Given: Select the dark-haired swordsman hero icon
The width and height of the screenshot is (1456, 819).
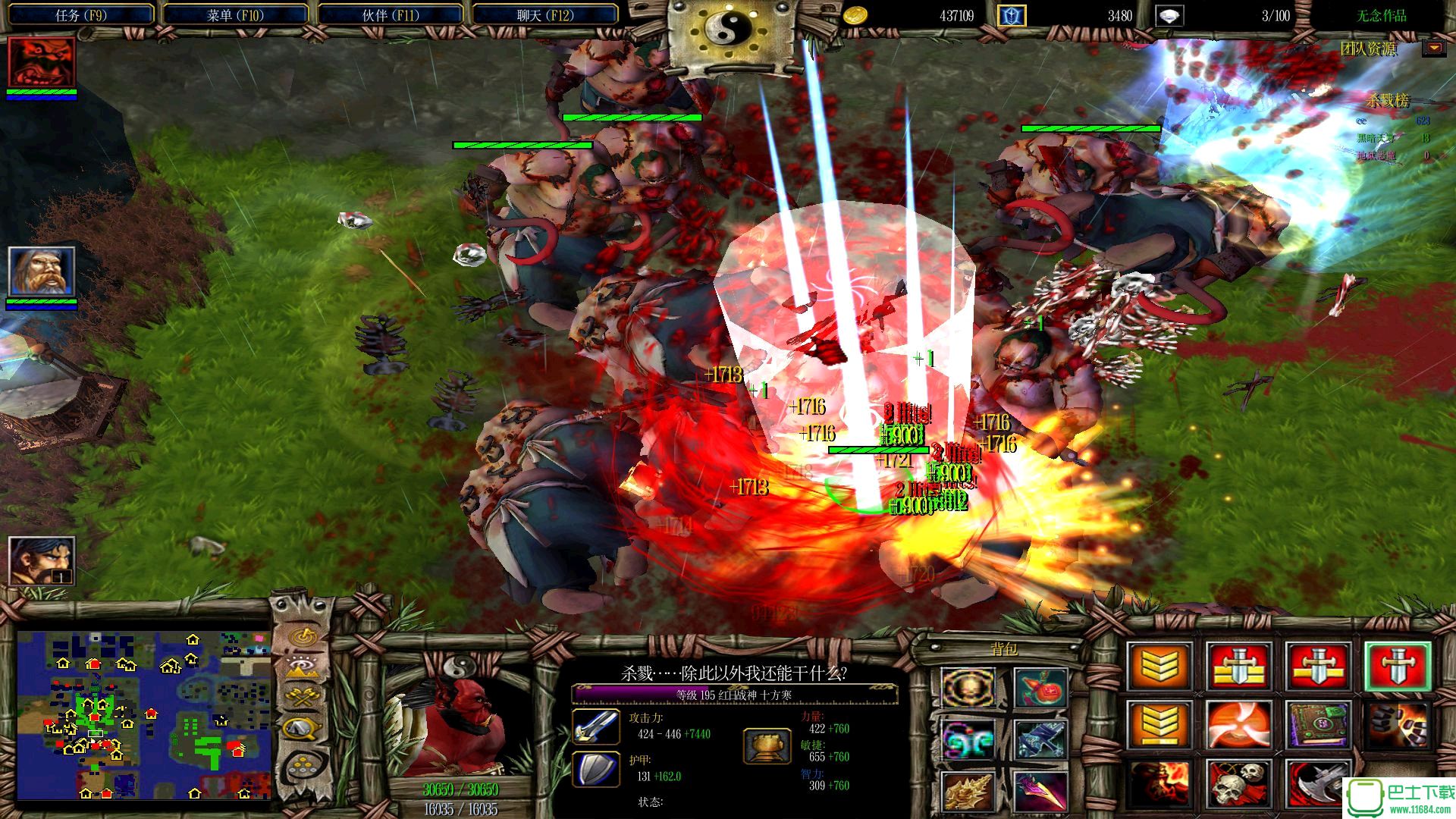Looking at the screenshot, I should click(42, 560).
